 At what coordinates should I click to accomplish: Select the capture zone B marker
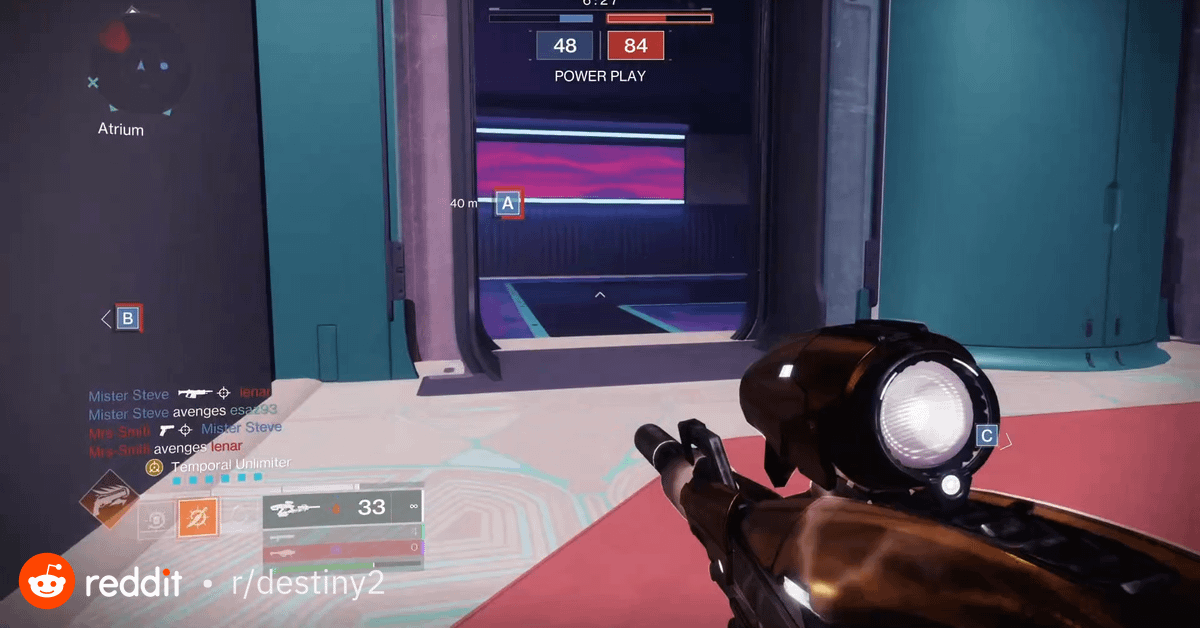(127, 319)
